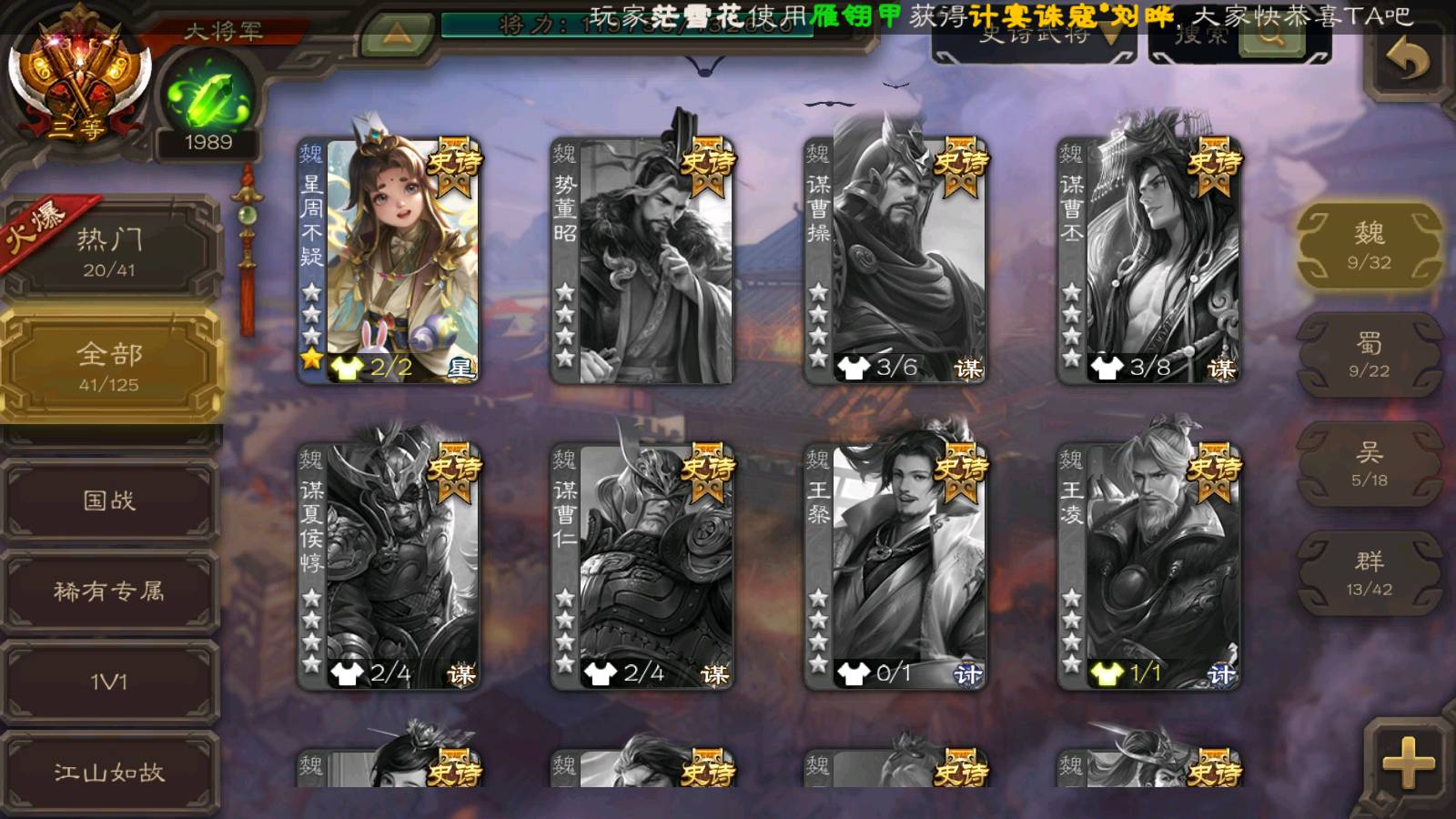Pick the 夏侯惇 hero card
Viewport: 1456px width, 819px height.
point(389,566)
